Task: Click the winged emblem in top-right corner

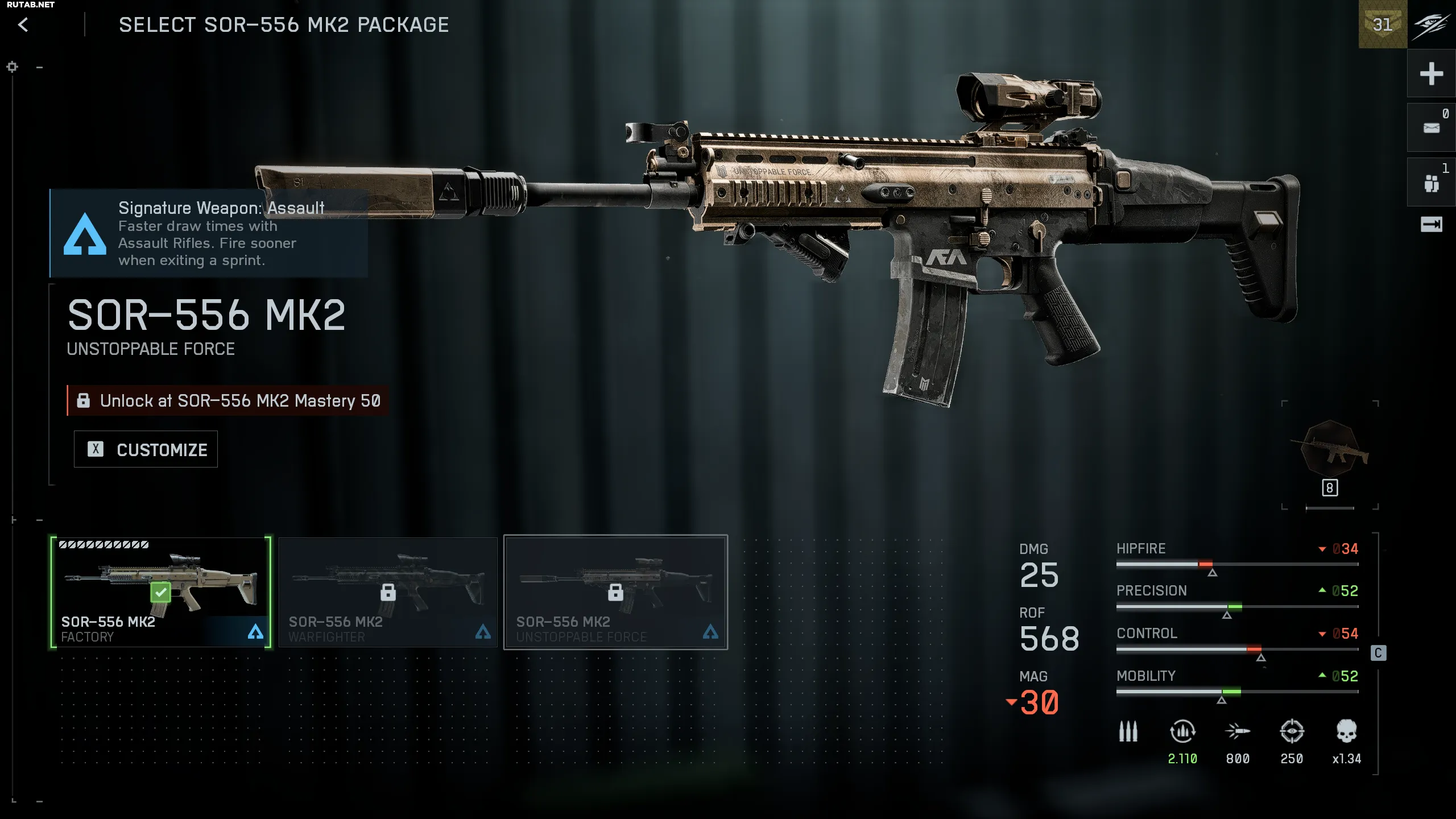Action: click(x=1432, y=24)
